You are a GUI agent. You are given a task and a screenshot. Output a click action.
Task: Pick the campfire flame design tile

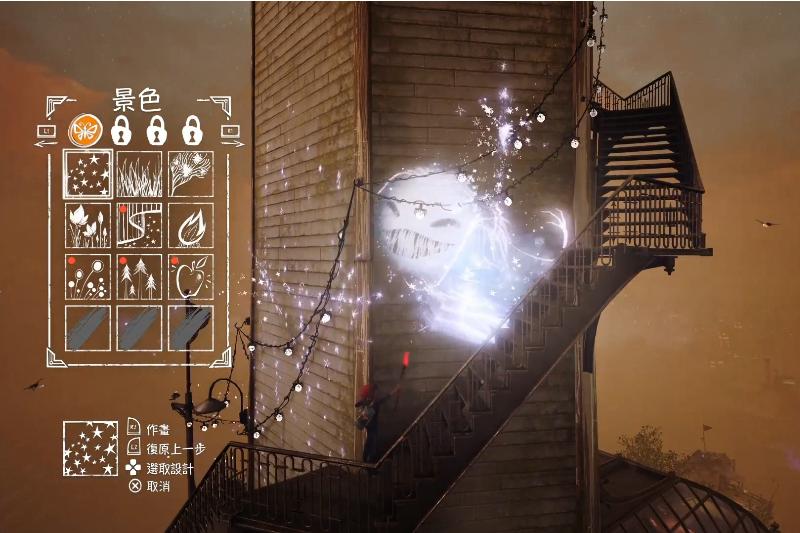pyautogui.click(x=190, y=225)
